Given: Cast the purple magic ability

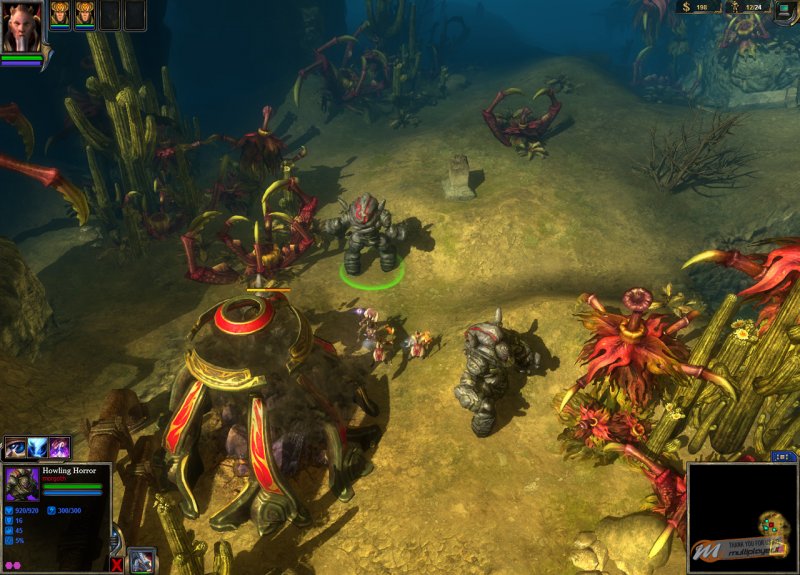Looking at the screenshot, I should pyautogui.click(x=60, y=448).
